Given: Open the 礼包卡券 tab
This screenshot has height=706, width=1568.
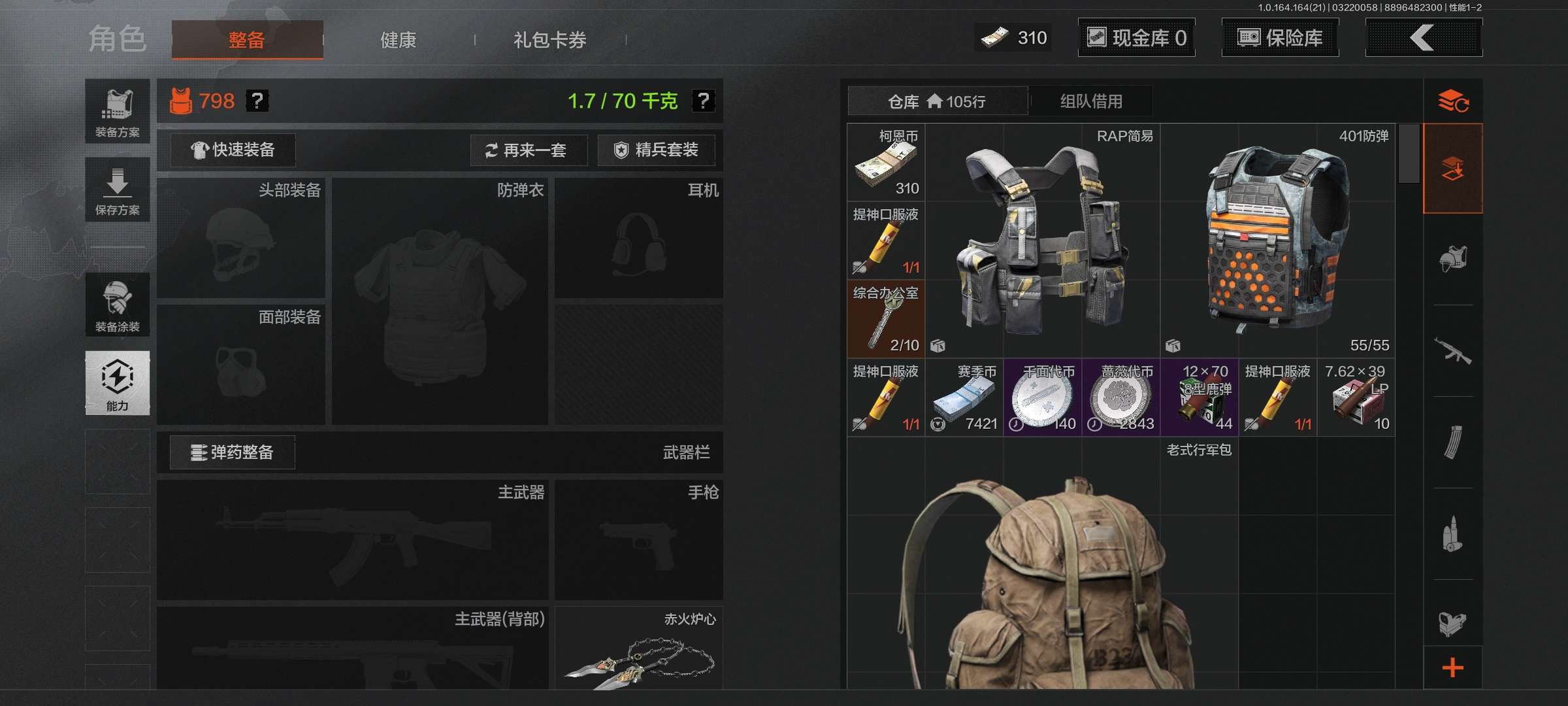Looking at the screenshot, I should tap(549, 40).
